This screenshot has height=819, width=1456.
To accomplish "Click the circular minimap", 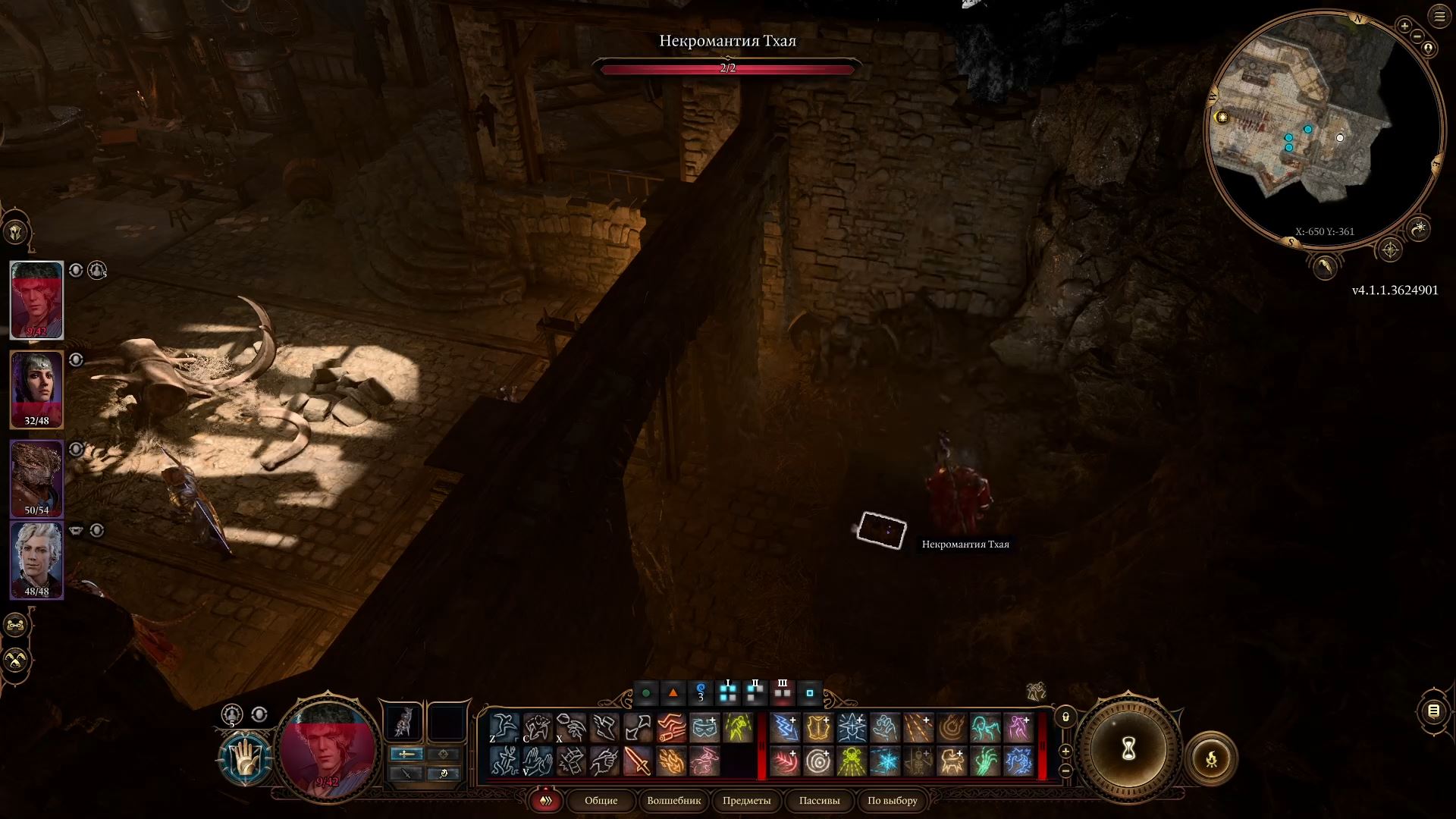I will coord(1323,129).
